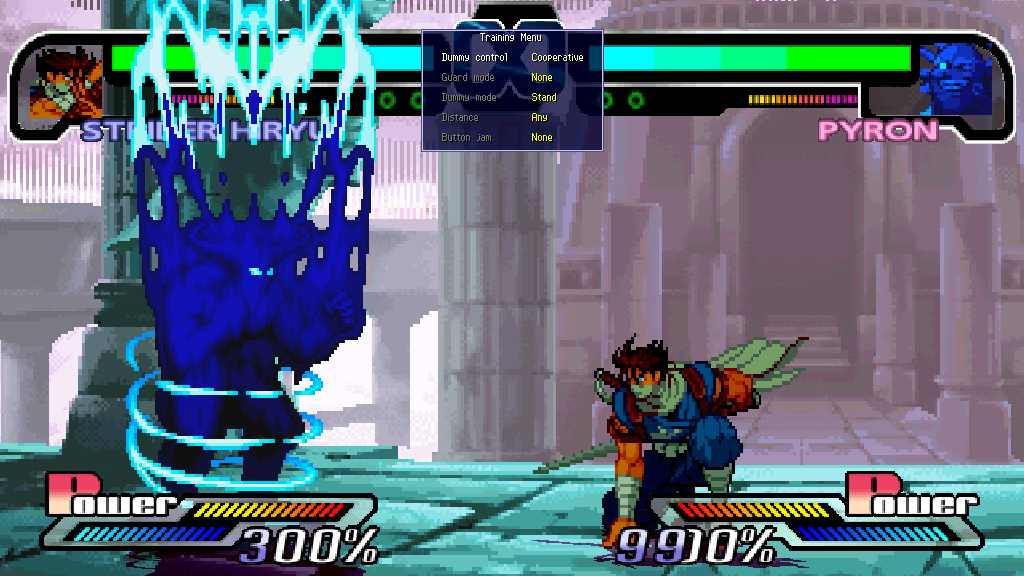
Task: Select the Dummy control menu entry
Action: (x=475, y=58)
